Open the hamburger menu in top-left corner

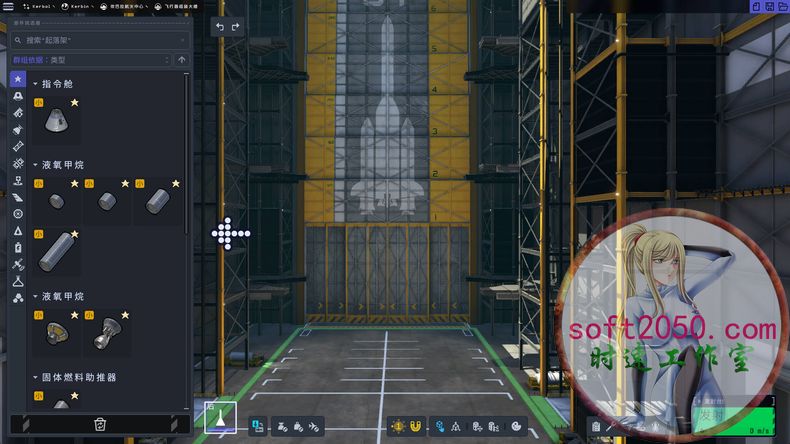tap(8, 6)
